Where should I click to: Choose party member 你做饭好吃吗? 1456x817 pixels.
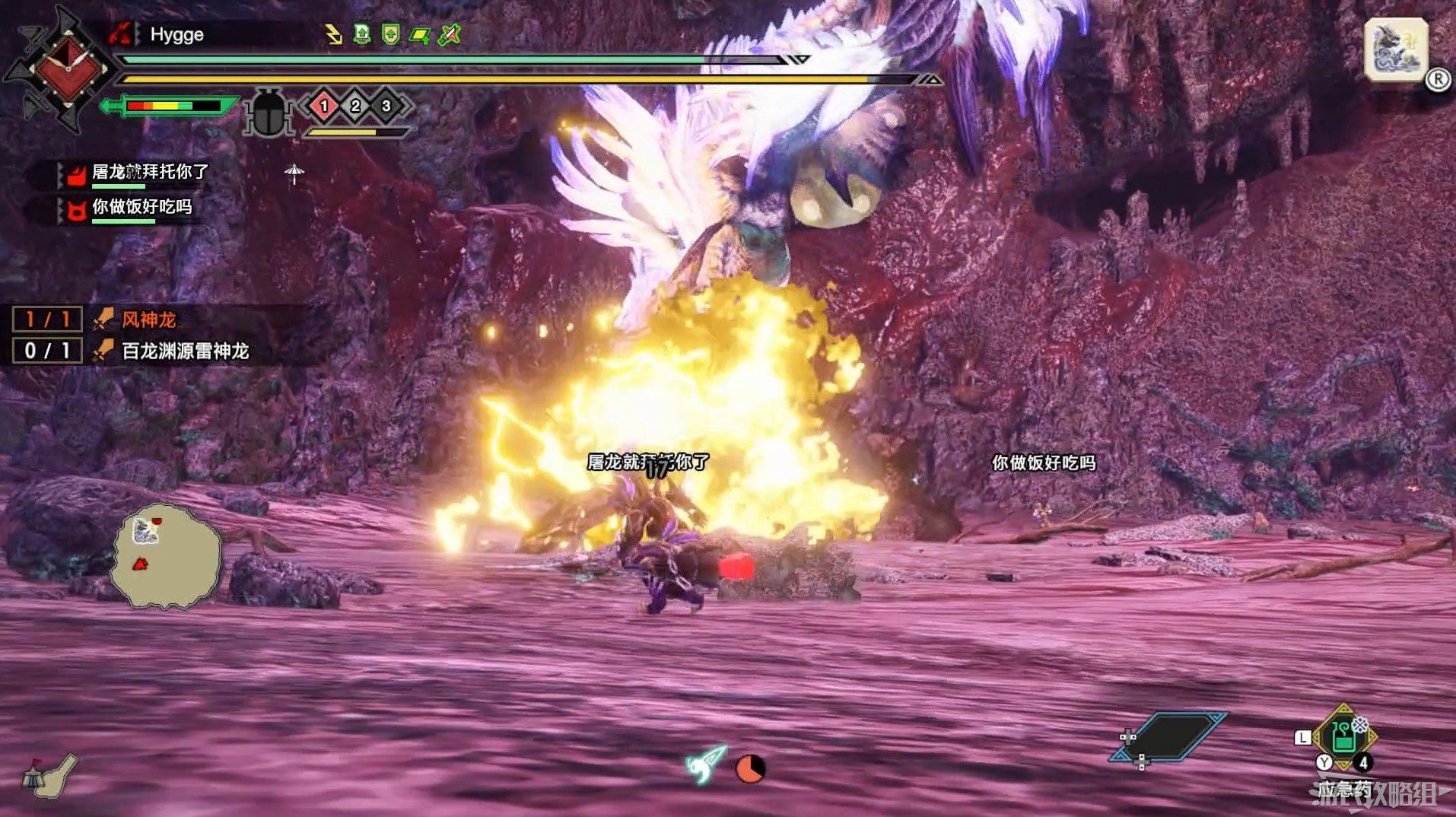[141, 207]
